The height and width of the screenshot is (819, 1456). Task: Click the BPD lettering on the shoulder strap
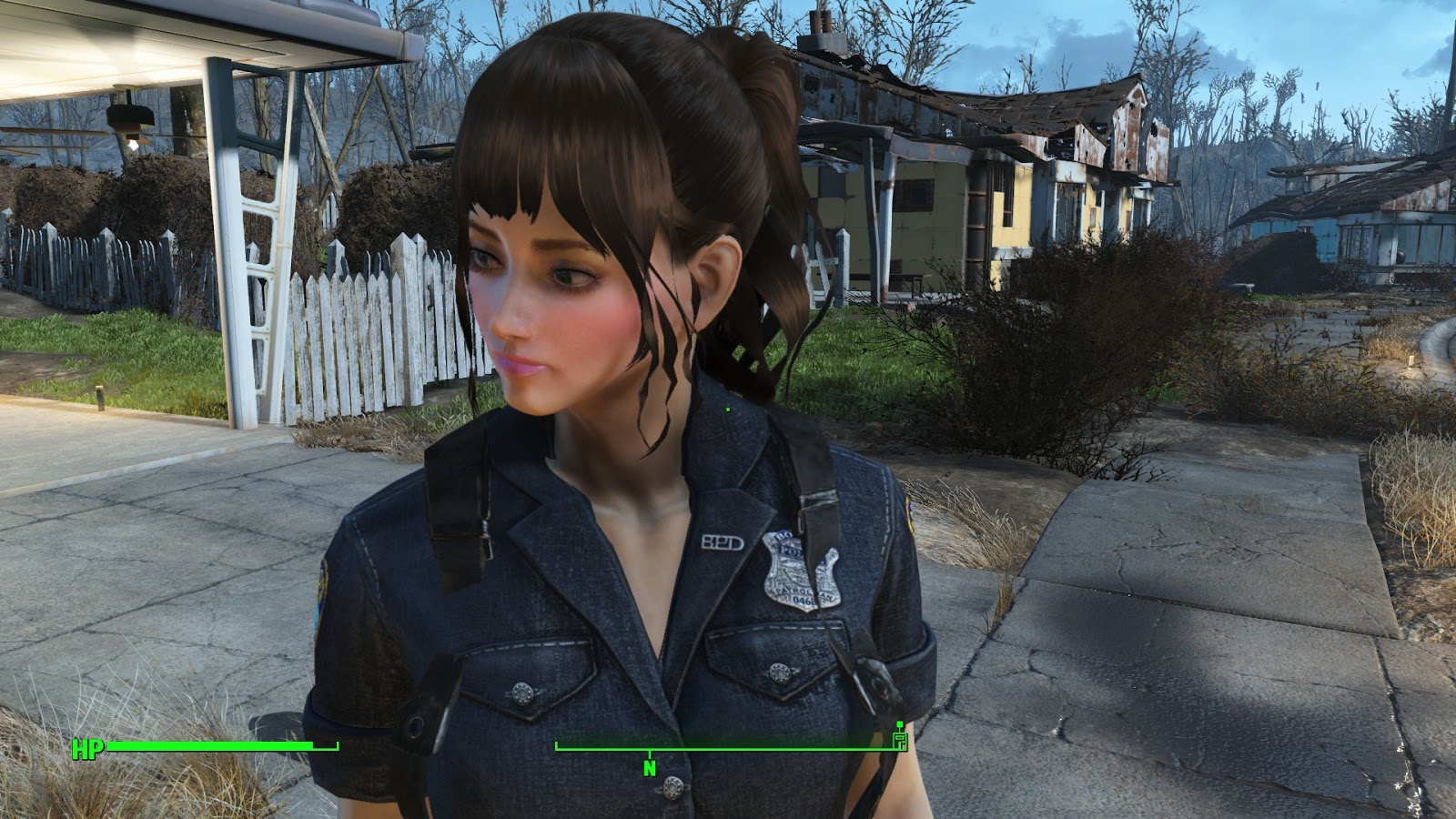pyautogui.click(x=723, y=541)
